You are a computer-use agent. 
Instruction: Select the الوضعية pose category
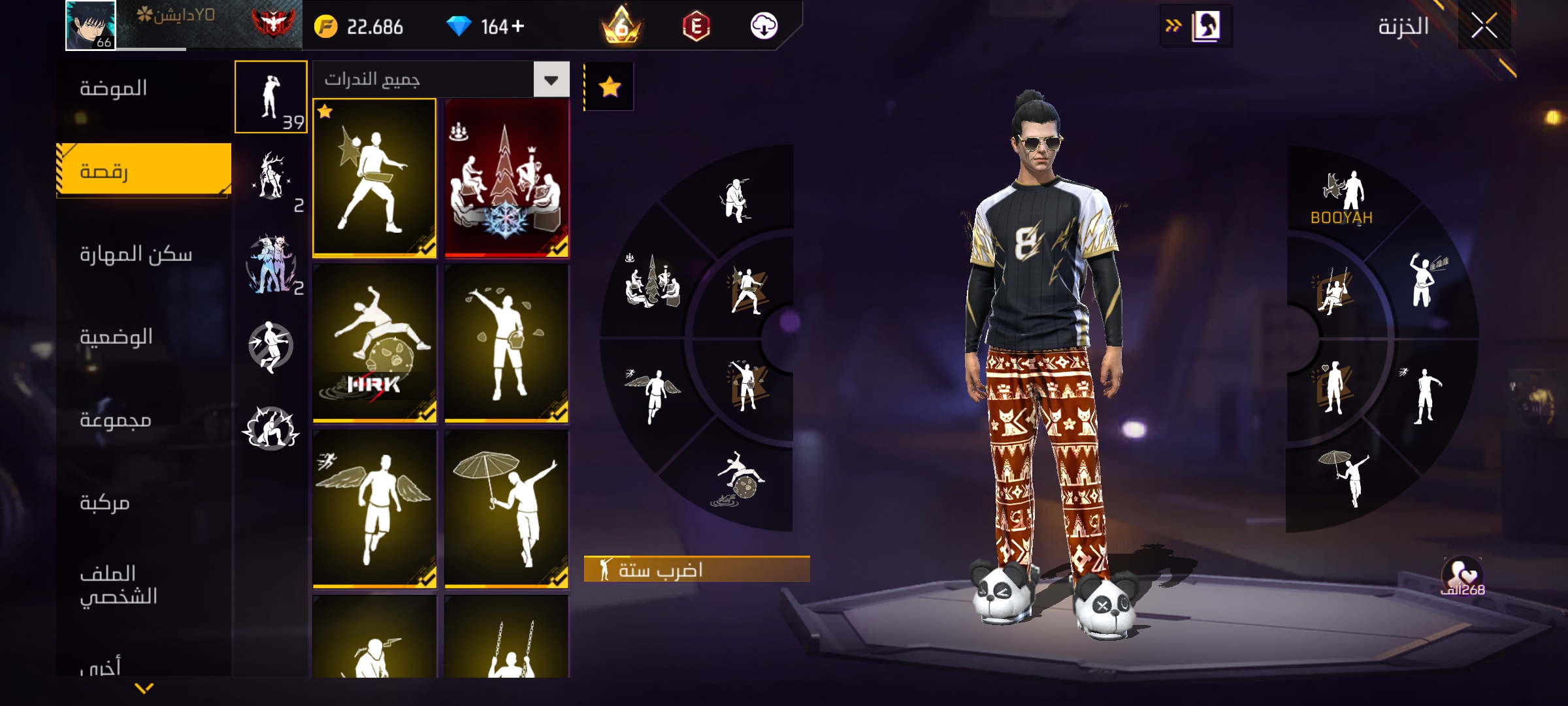(x=116, y=337)
